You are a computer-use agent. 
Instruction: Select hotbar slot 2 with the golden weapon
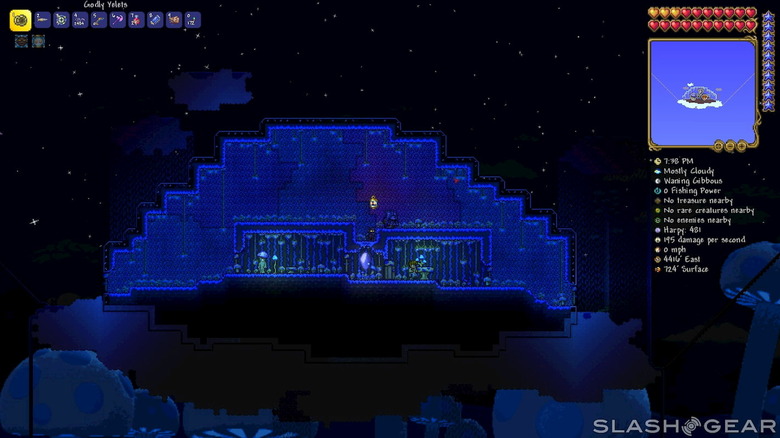(x=43, y=20)
